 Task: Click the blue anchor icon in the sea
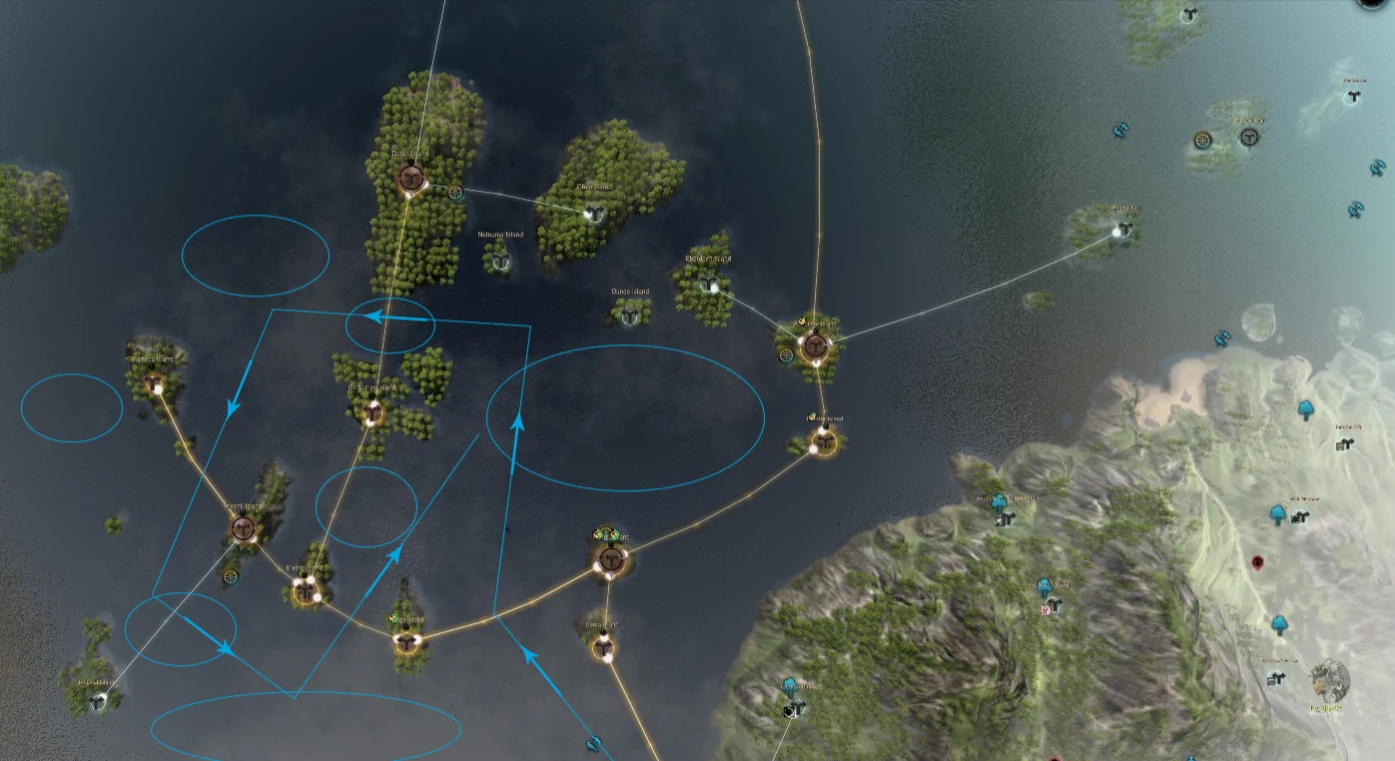1119,130
